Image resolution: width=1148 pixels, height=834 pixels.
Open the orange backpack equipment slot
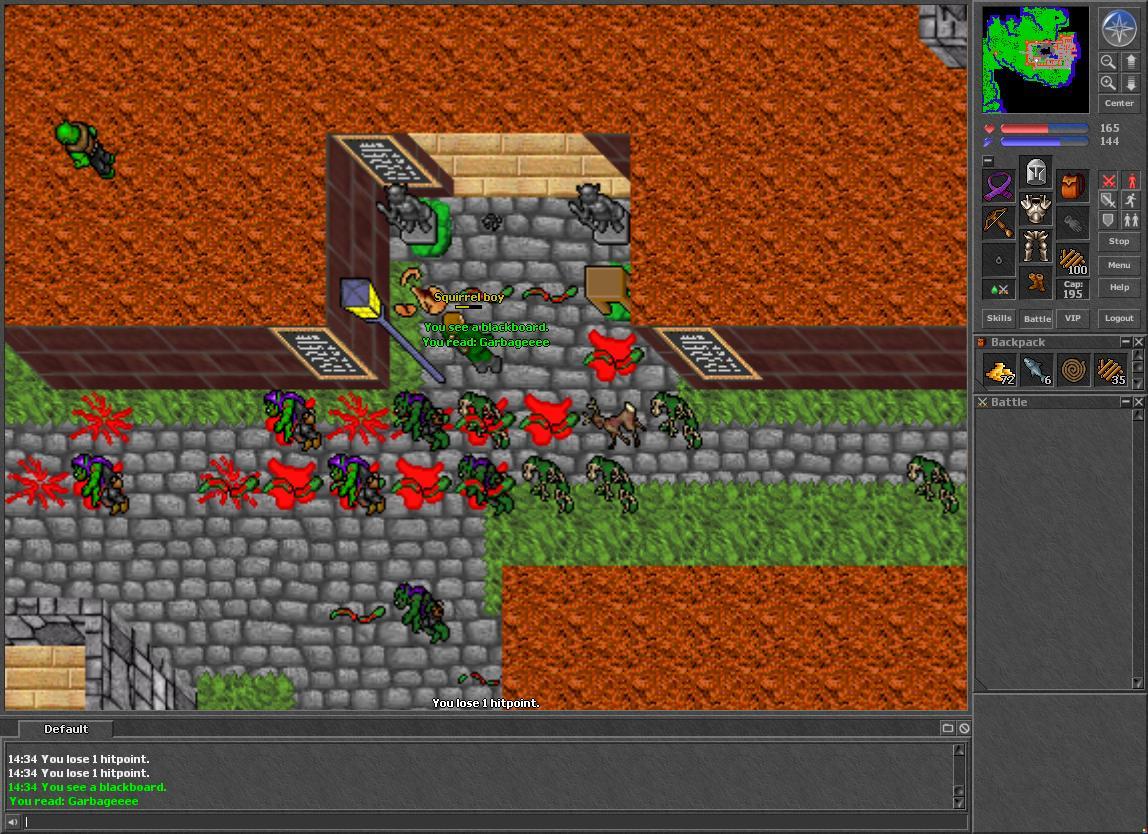[x=1073, y=187]
